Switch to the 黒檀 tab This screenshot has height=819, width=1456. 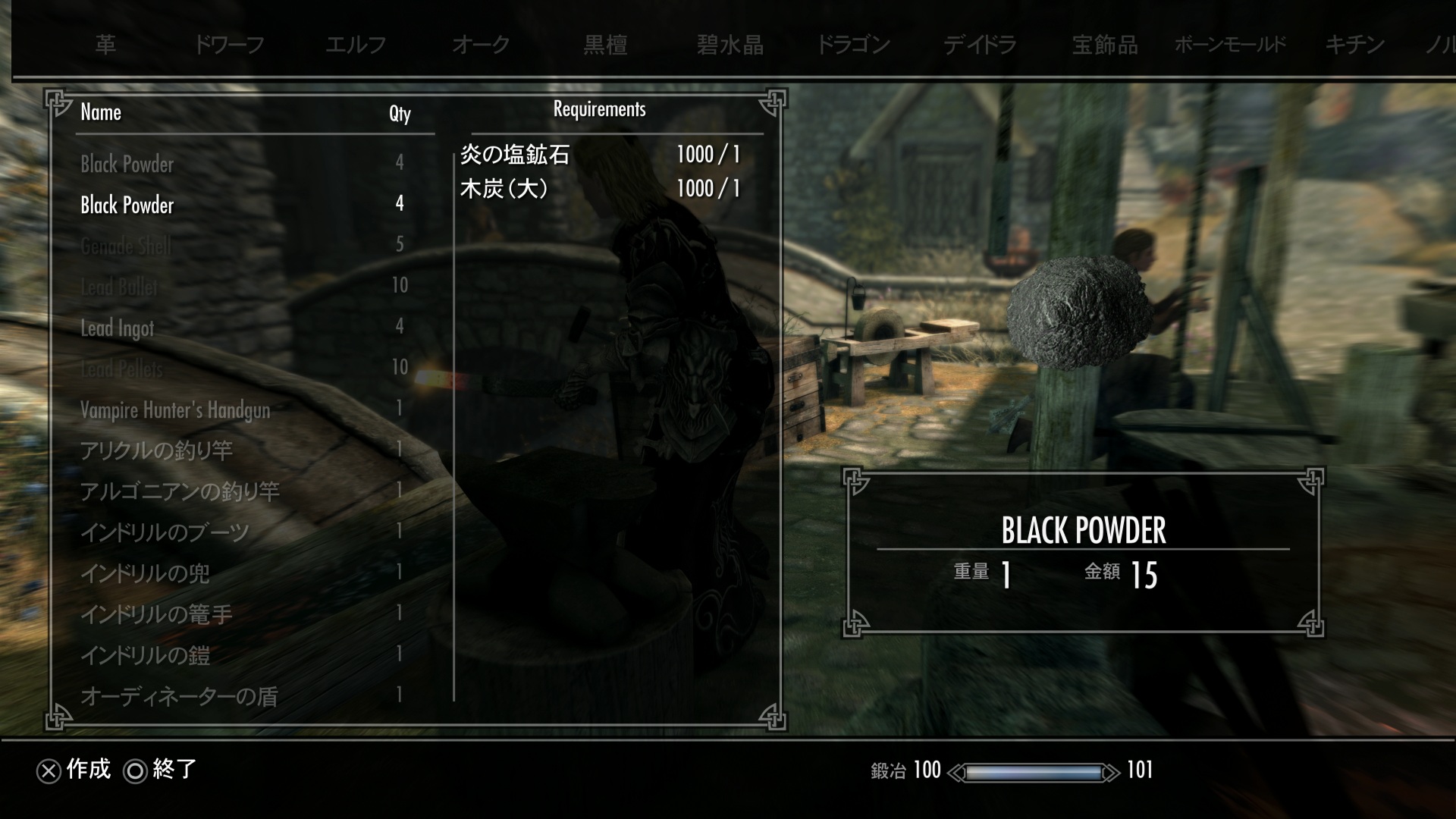pyautogui.click(x=605, y=45)
